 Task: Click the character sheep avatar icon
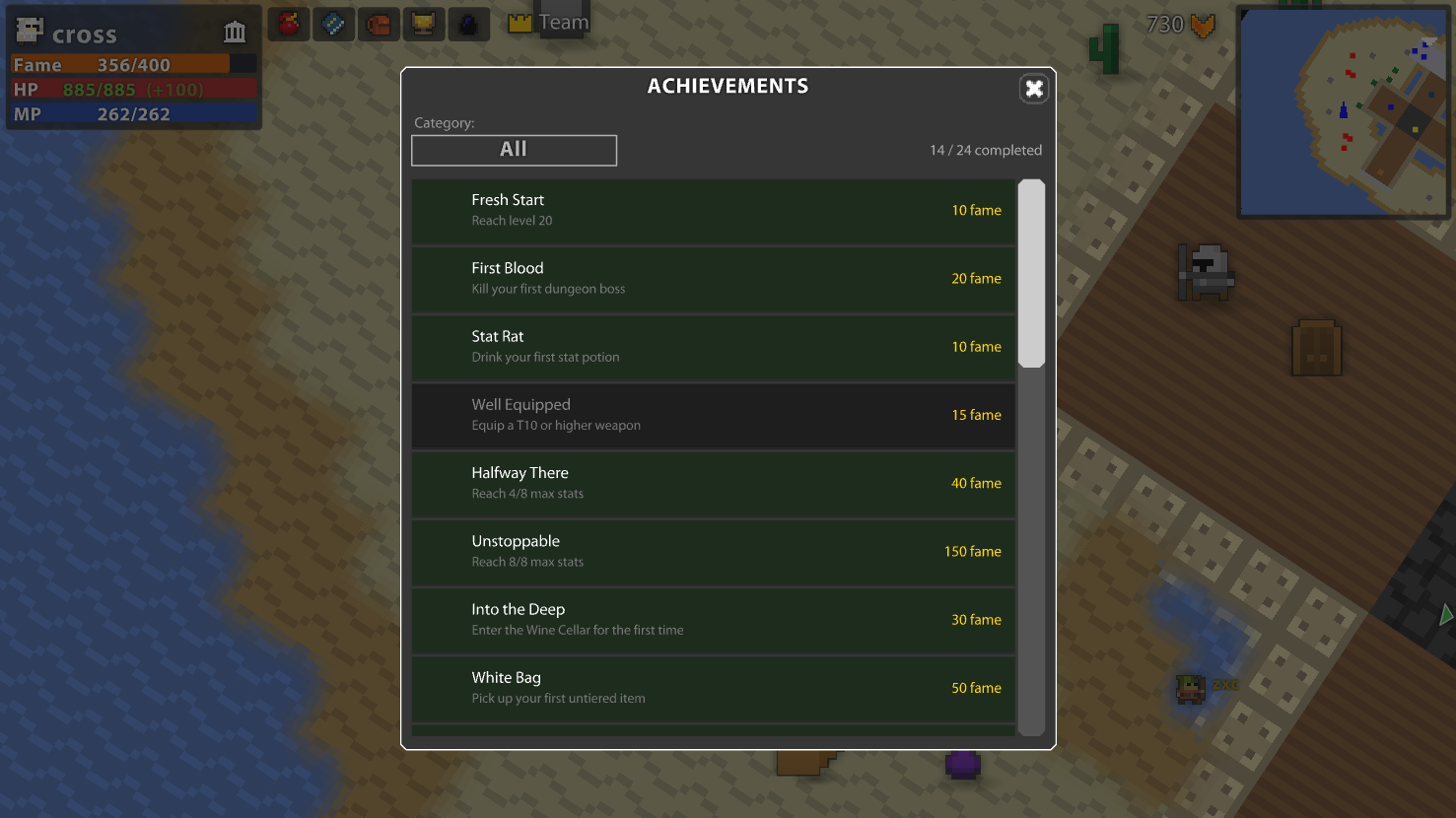[30, 30]
